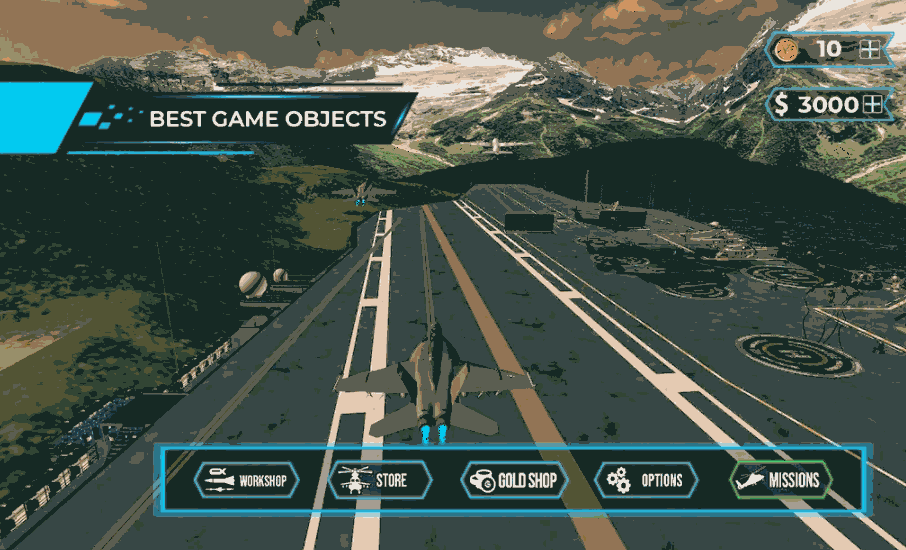Add more gold coins with plus icon
Viewport: 906px width, 550px height.
tap(870, 49)
